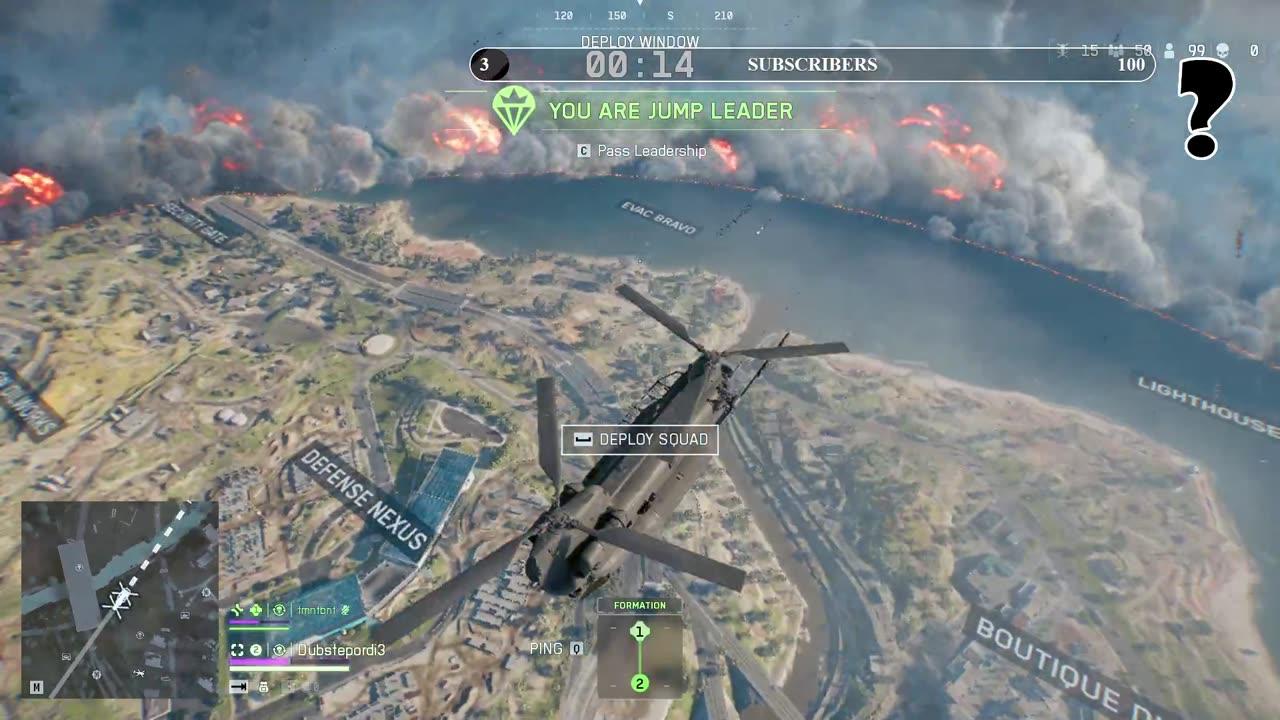Collapse the Formation panel
This screenshot has width=1280, height=720.
(638, 605)
